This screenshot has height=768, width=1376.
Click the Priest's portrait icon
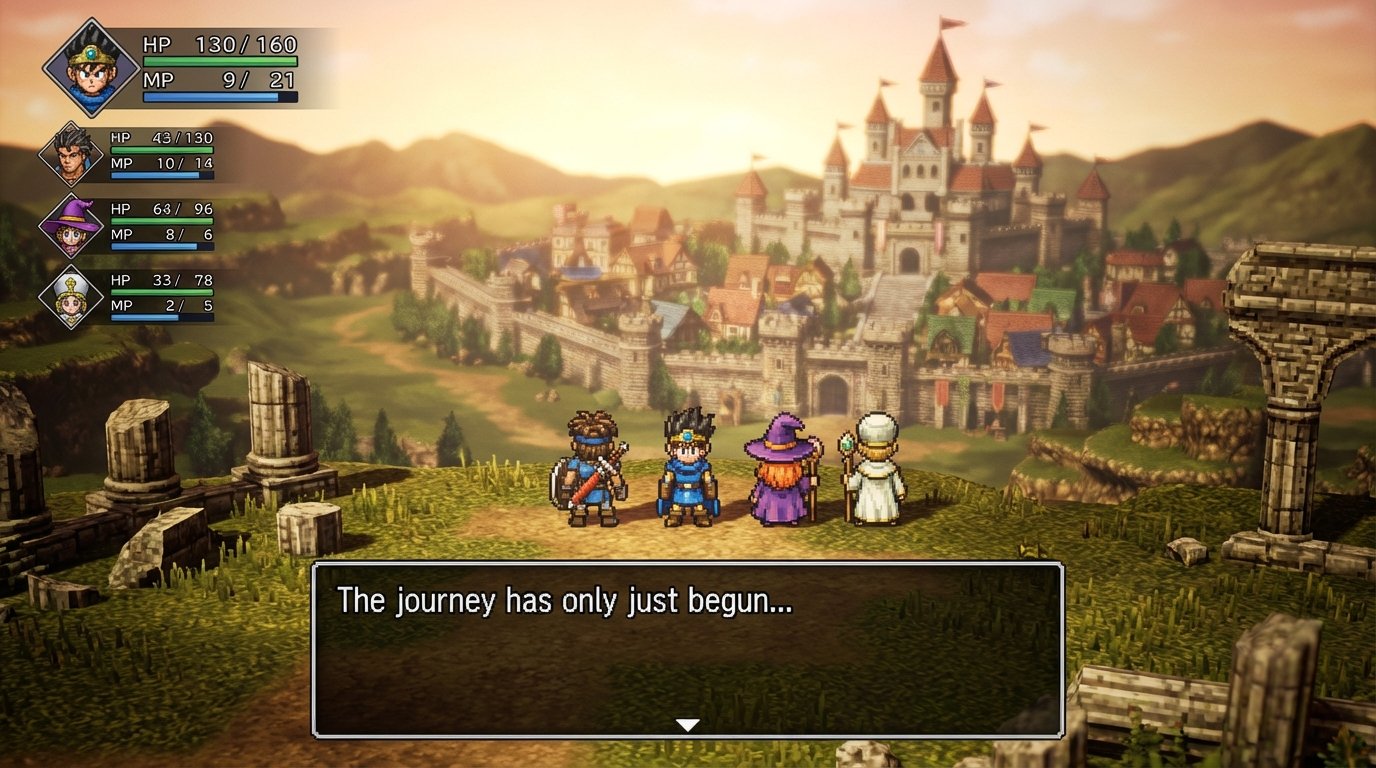coord(70,297)
